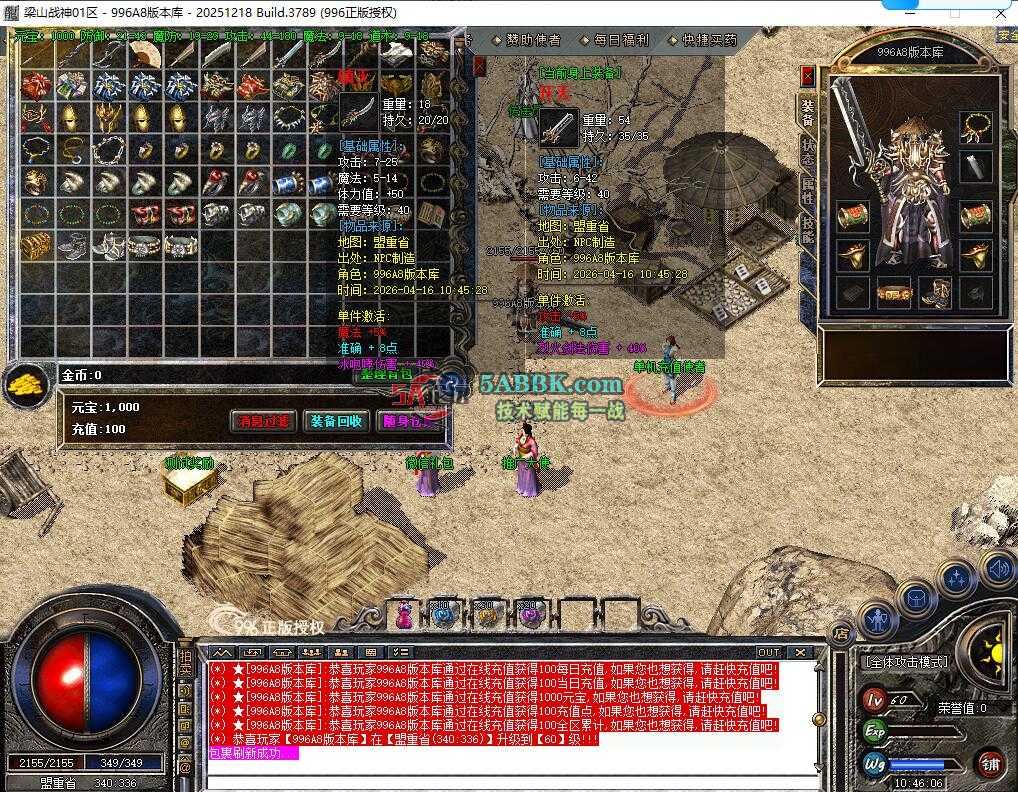Toggle the 全体攻击模式 attack mode label

(904, 662)
